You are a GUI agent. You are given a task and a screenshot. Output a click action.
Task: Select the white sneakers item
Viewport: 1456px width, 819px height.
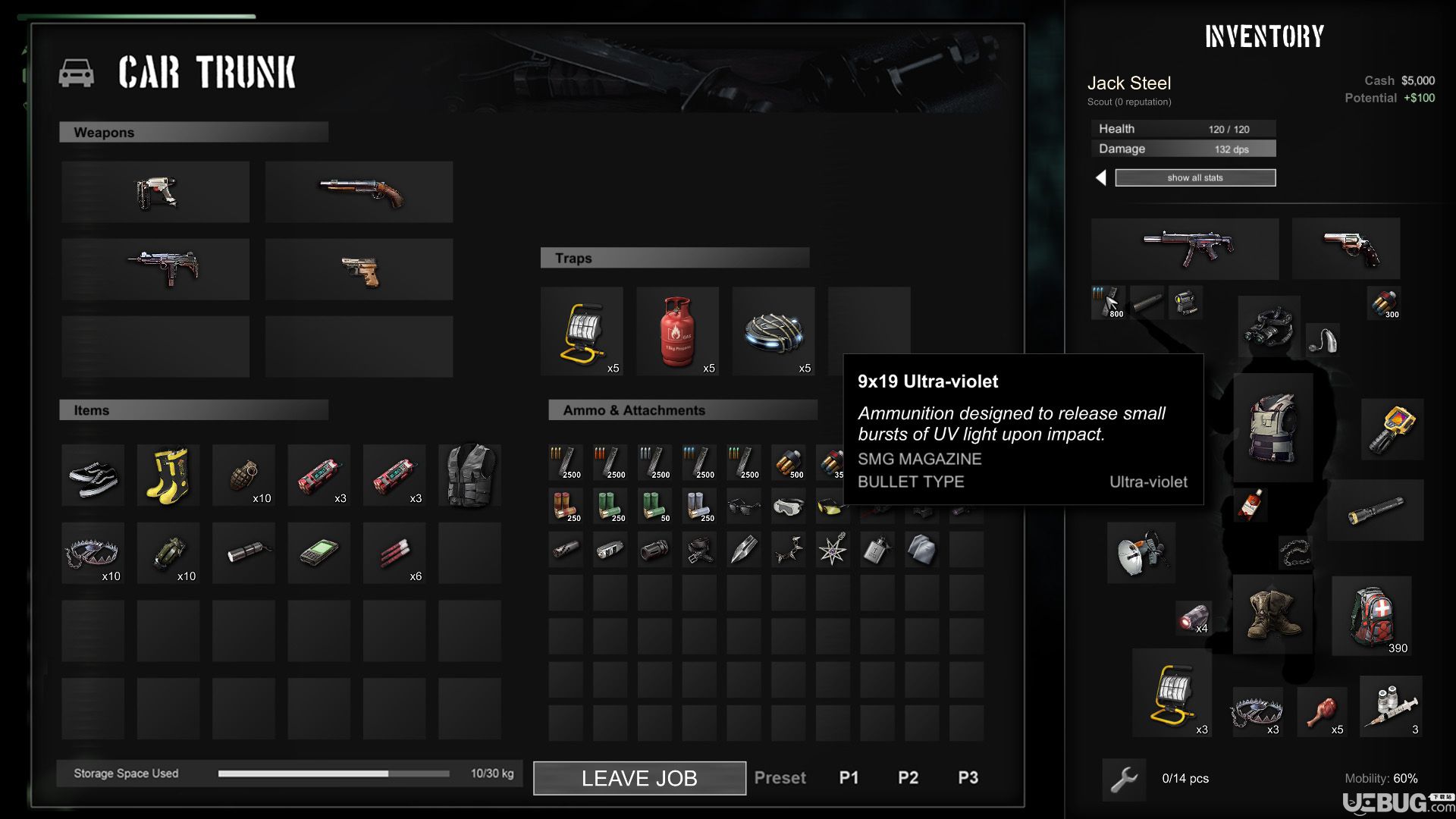click(x=93, y=475)
